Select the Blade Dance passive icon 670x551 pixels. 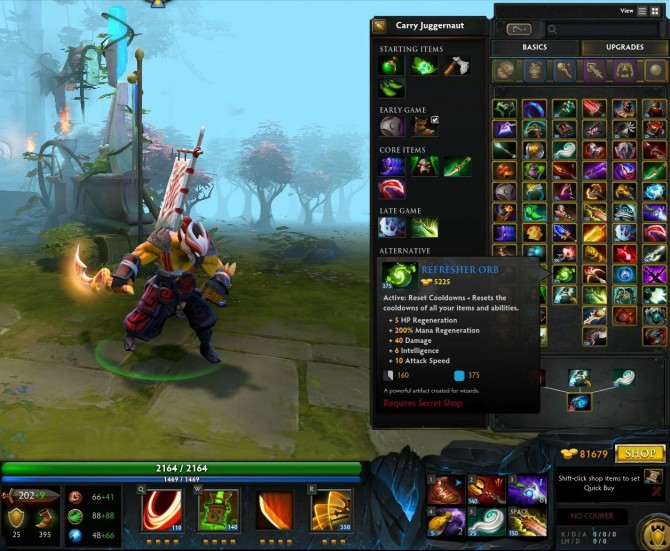point(275,509)
